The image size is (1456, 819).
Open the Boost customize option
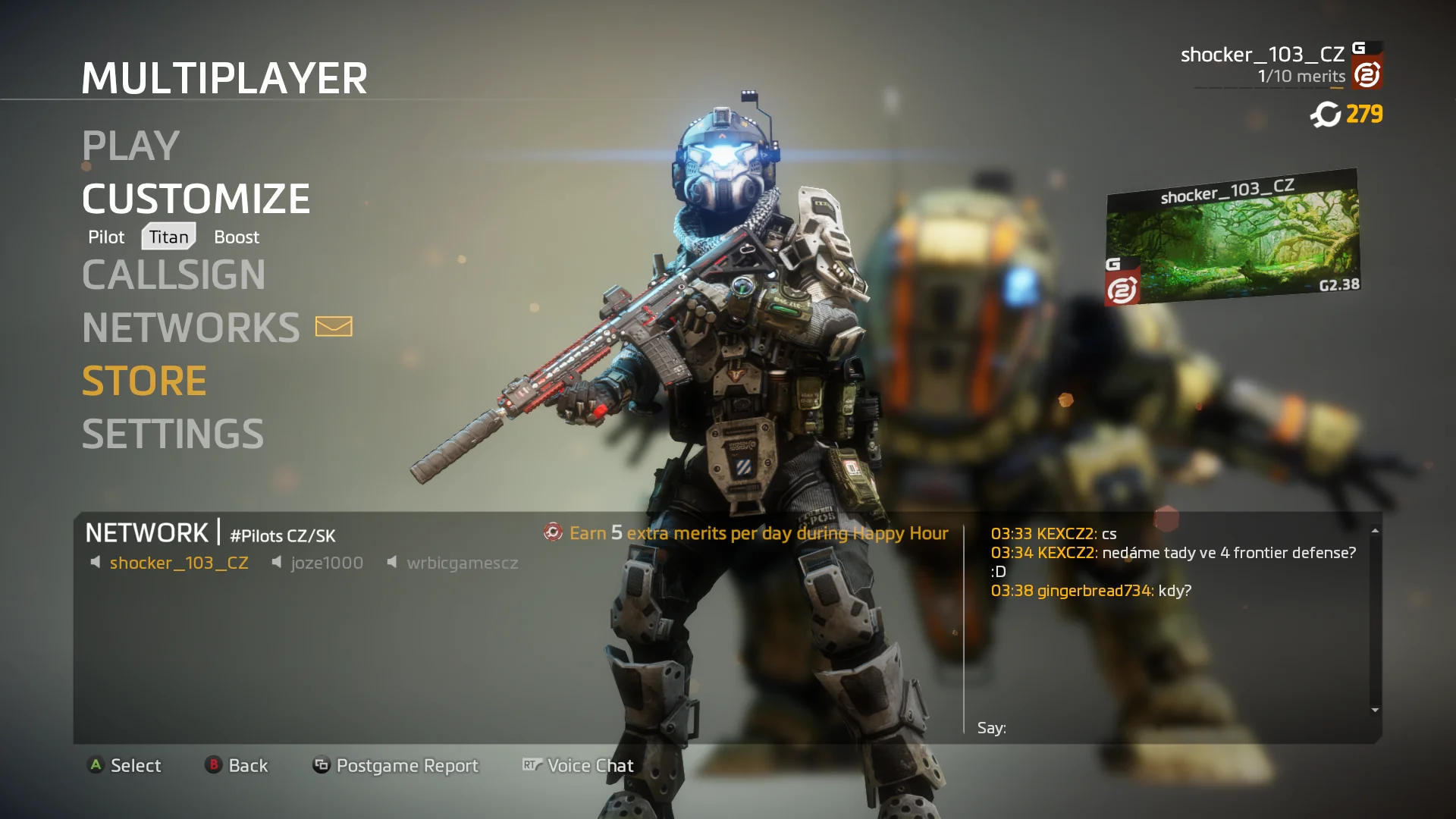[x=237, y=237]
